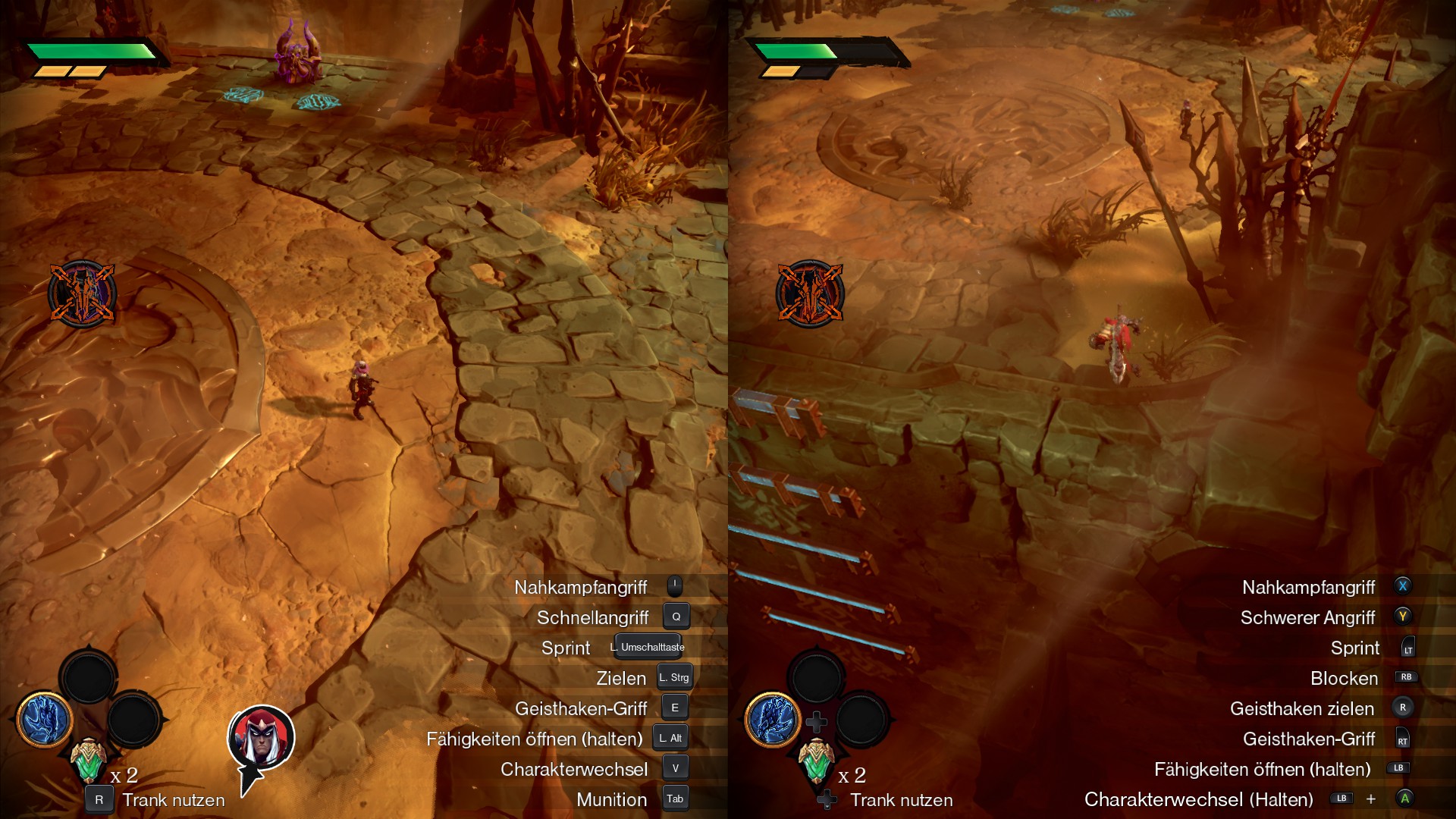Activate the blue hand ability on Strife's screen
Viewport: 1456px width, 819px height.
45,718
